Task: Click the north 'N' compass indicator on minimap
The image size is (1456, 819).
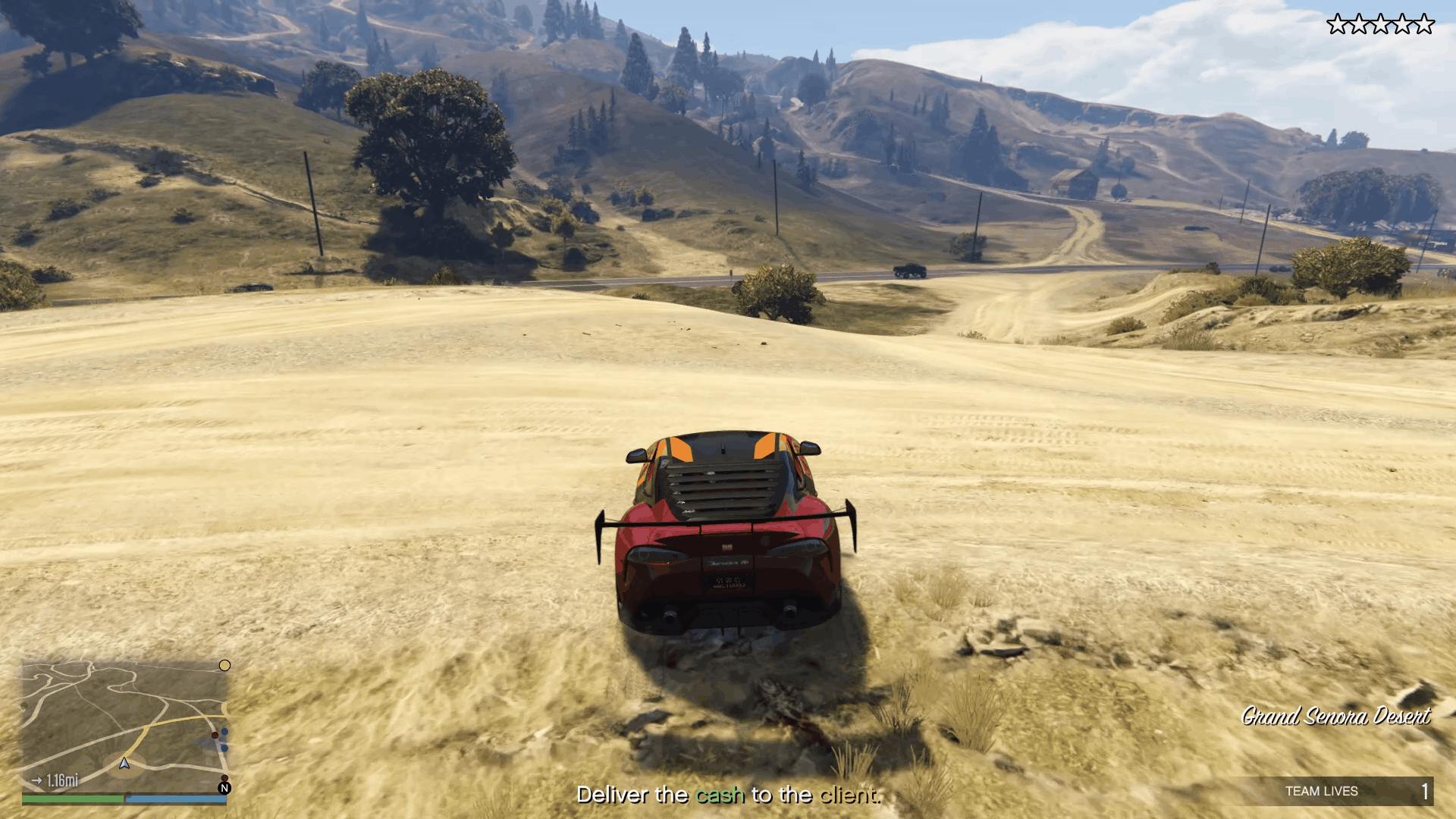Action: [x=224, y=787]
